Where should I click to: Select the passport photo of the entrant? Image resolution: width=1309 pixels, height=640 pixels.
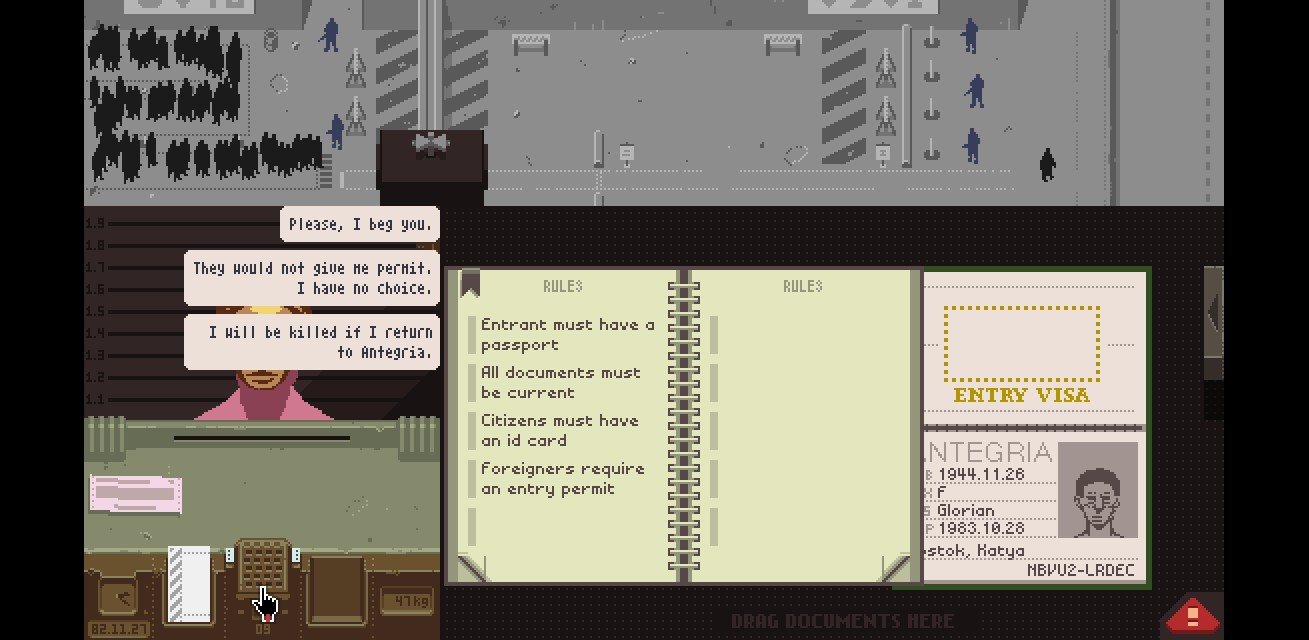[1098, 490]
